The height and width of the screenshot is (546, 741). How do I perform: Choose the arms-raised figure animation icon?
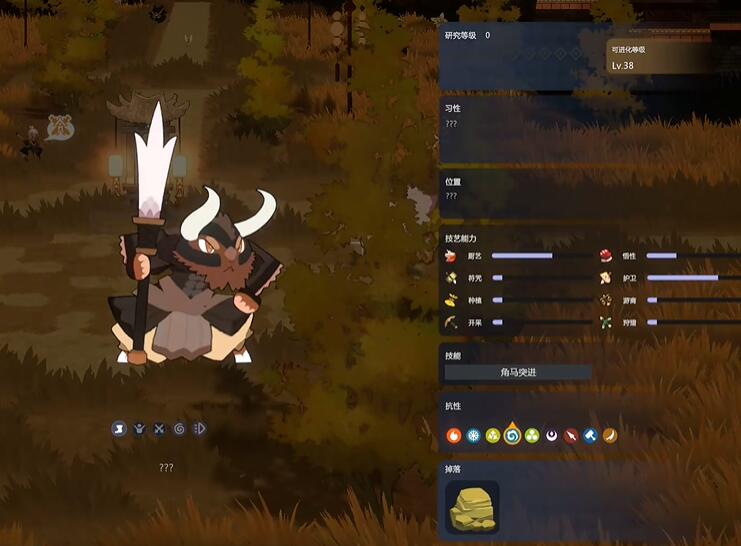[x=139, y=429]
